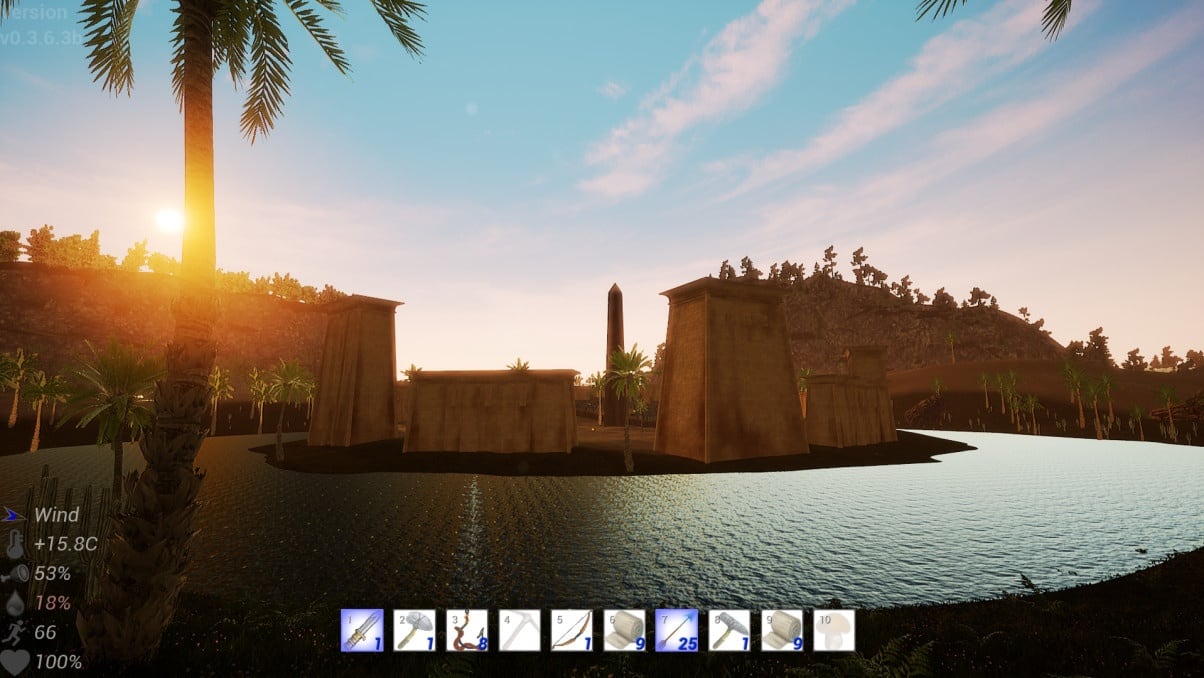
Task: Use the cloth roll in slot 6
Action: [x=624, y=631]
